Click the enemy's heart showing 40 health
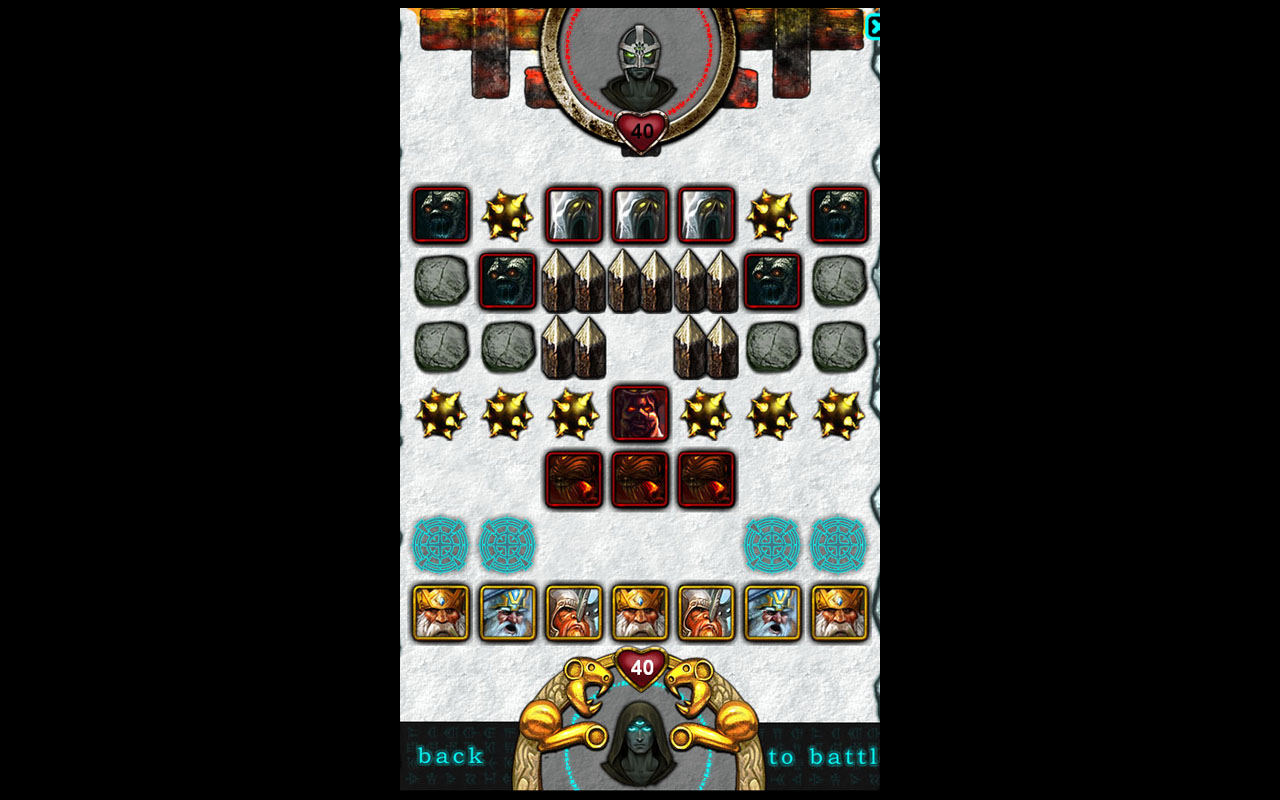 (640, 126)
